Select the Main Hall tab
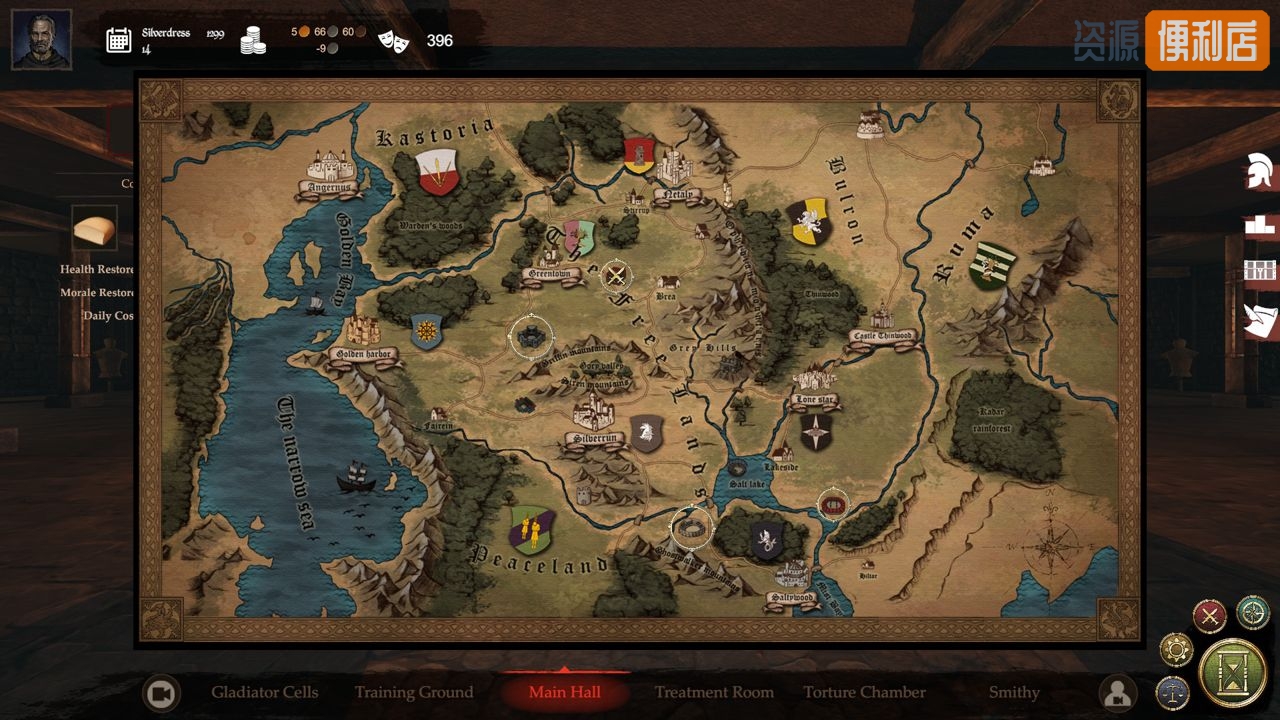The image size is (1280, 720). 564,692
